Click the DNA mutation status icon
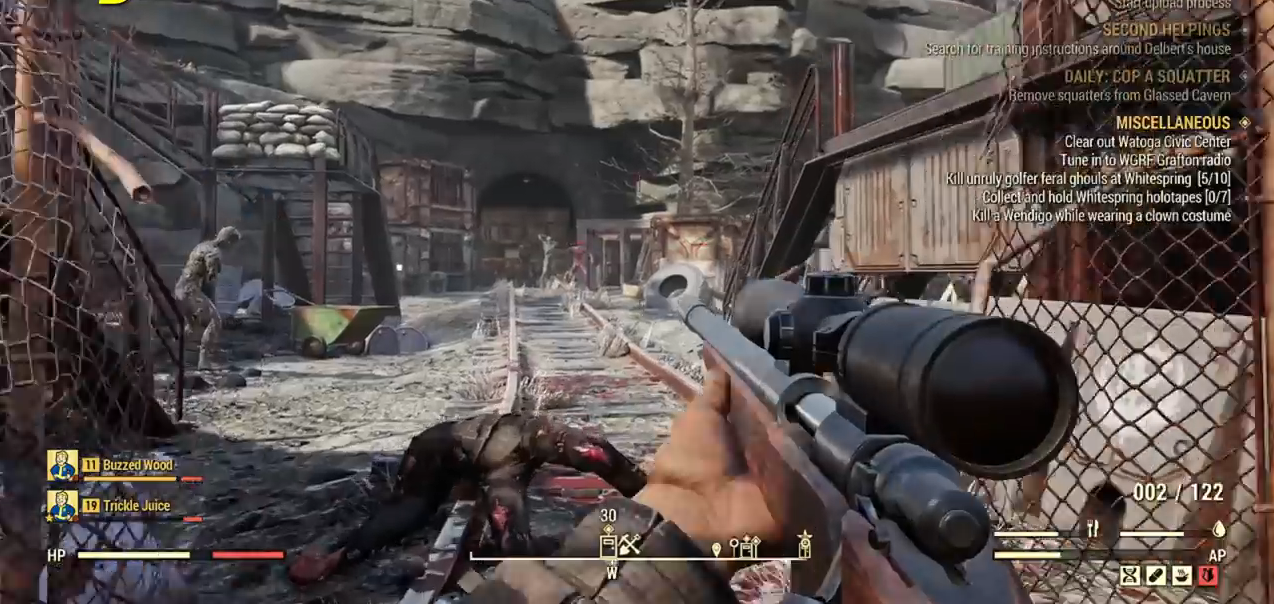1274x604 pixels. click(x=1130, y=575)
